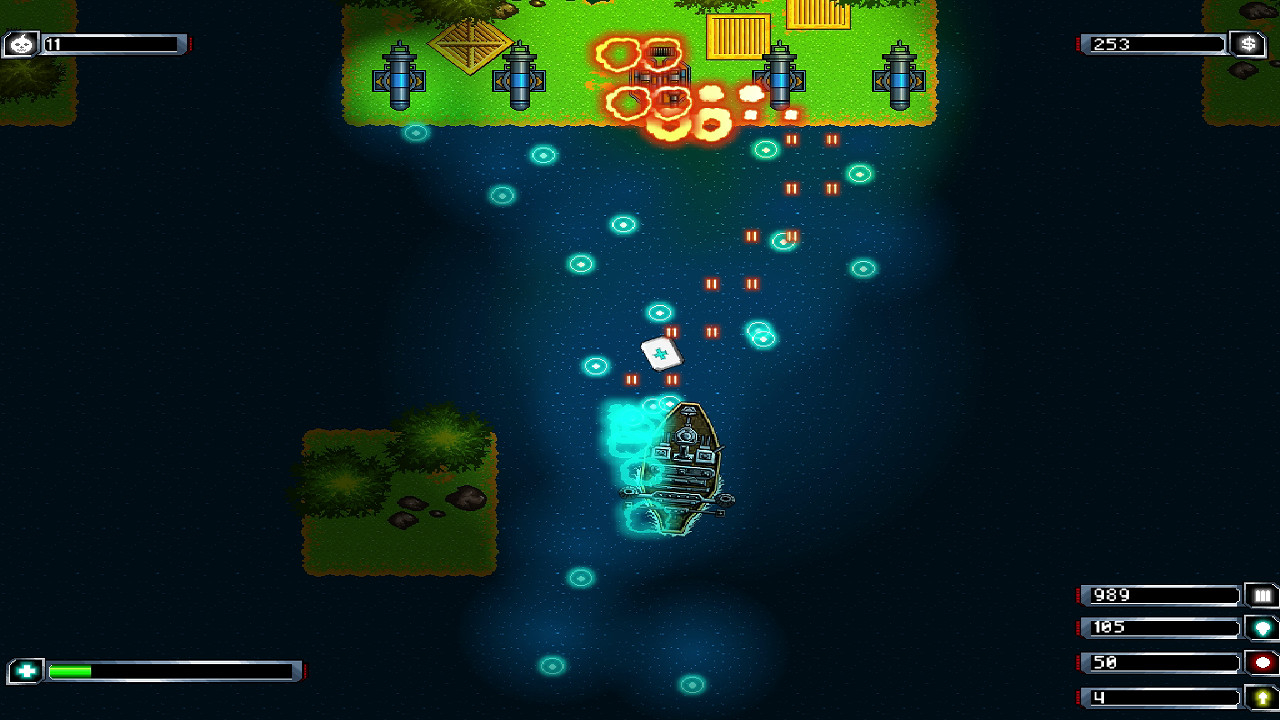Screen dimensions: 1280x720
Task: Choose the red orb weapon icon
Action: pos(1262,663)
